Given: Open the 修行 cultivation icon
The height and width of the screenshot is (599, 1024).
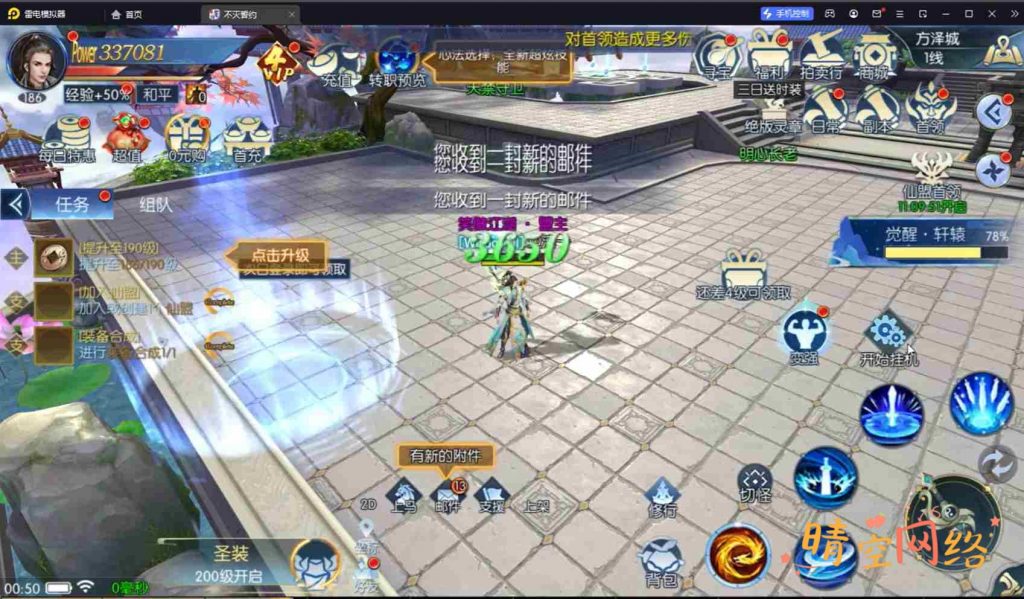Looking at the screenshot, I should pos(662,494).
